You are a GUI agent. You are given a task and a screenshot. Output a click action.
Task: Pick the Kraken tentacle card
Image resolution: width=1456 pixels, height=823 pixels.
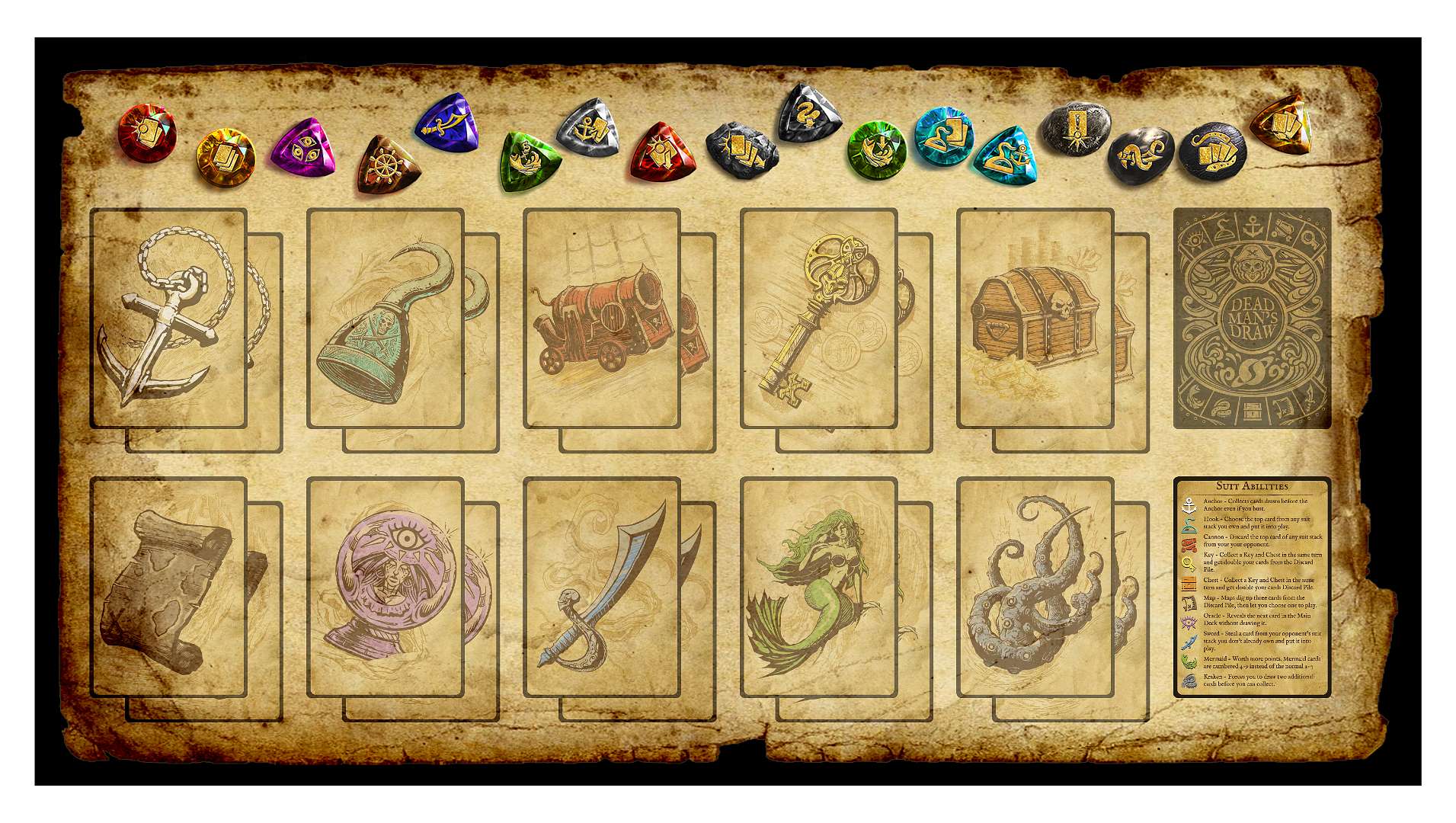pos(1035,587)
